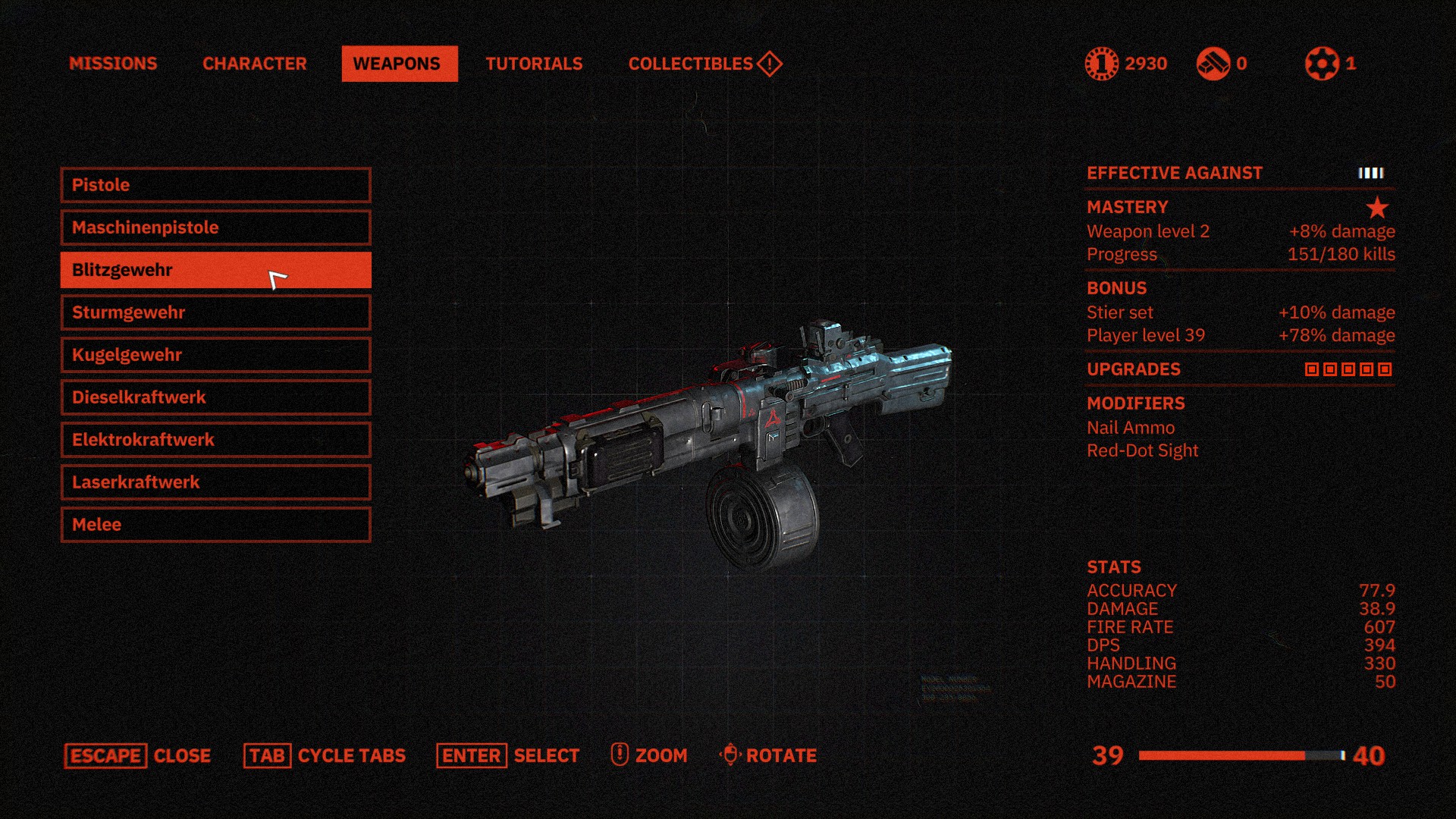Open the Kugelgewehr weapon entry
Viewport: 1456px width, 819px height.
(215, 355)
